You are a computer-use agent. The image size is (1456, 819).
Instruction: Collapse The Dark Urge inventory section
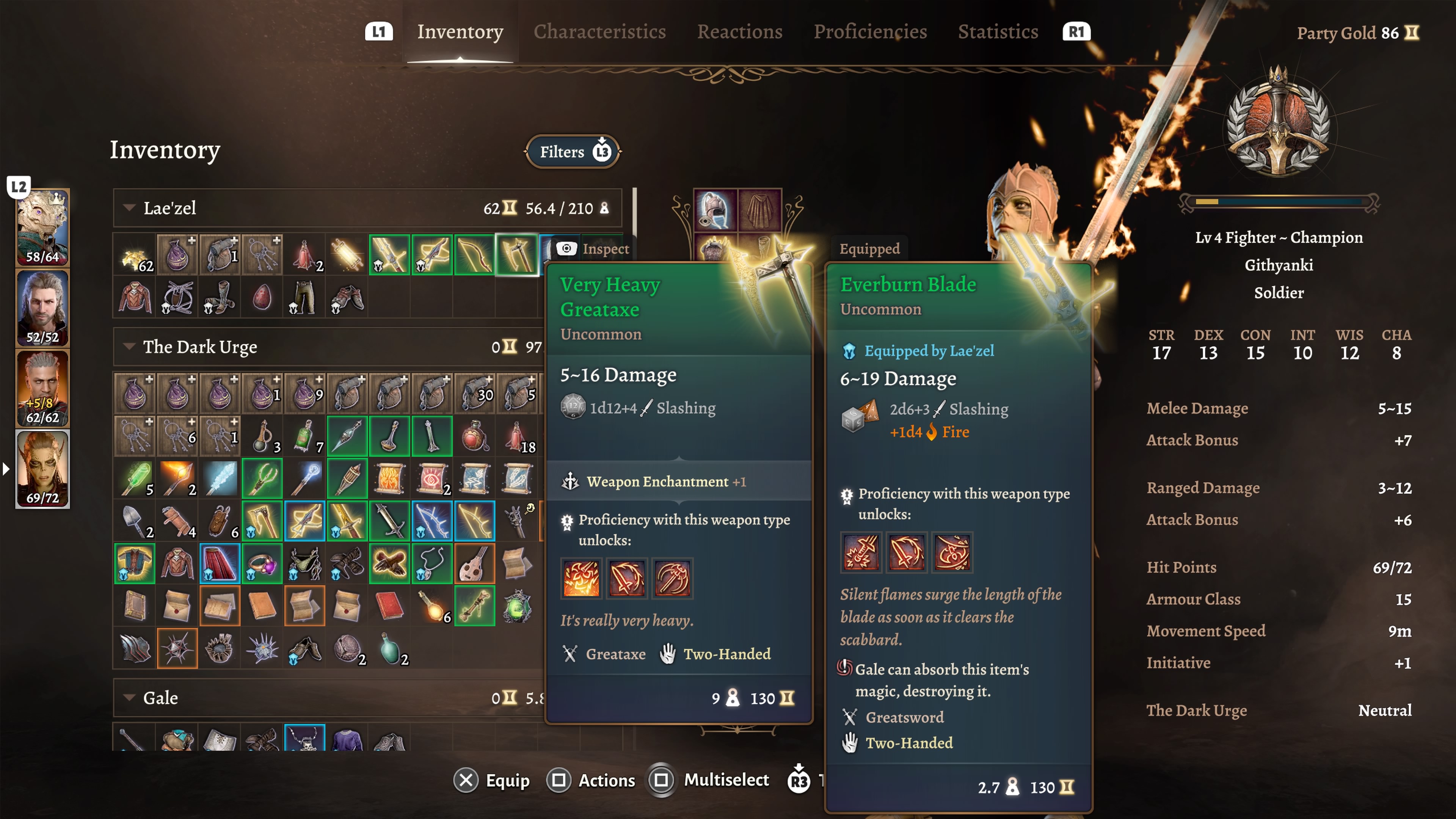pyautogui.click(x=129, y=347)
